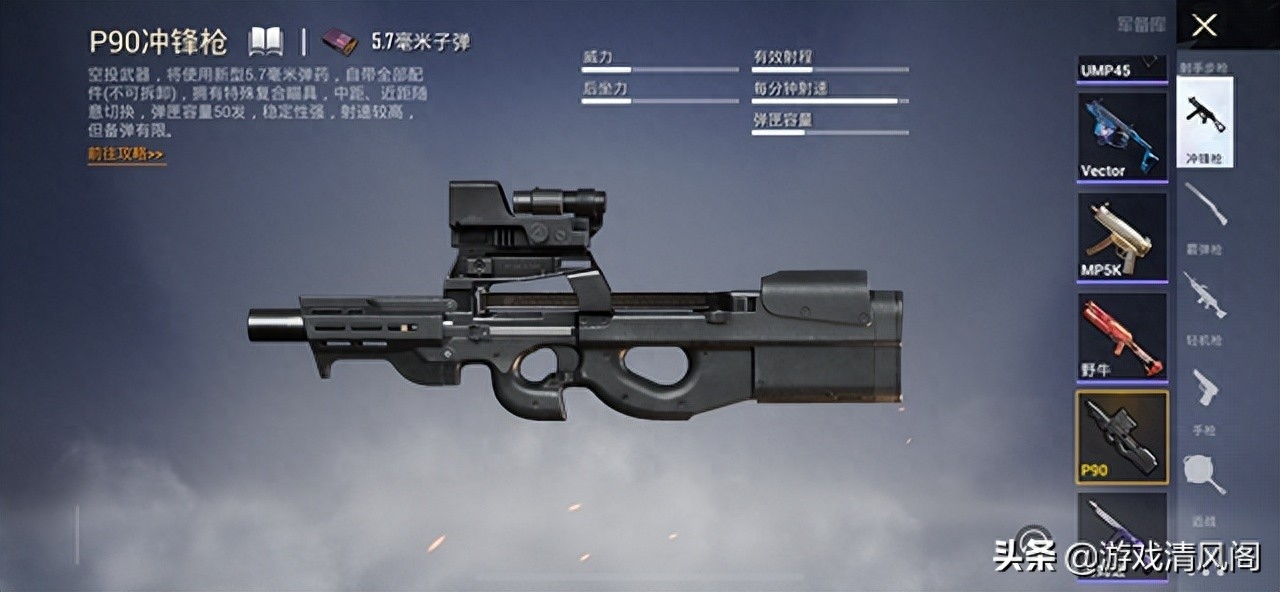Viewport: 1280px width, 592px height.
Task: Open the 轻机枪 light machine gun tab
Action: tap(1204, 306)
